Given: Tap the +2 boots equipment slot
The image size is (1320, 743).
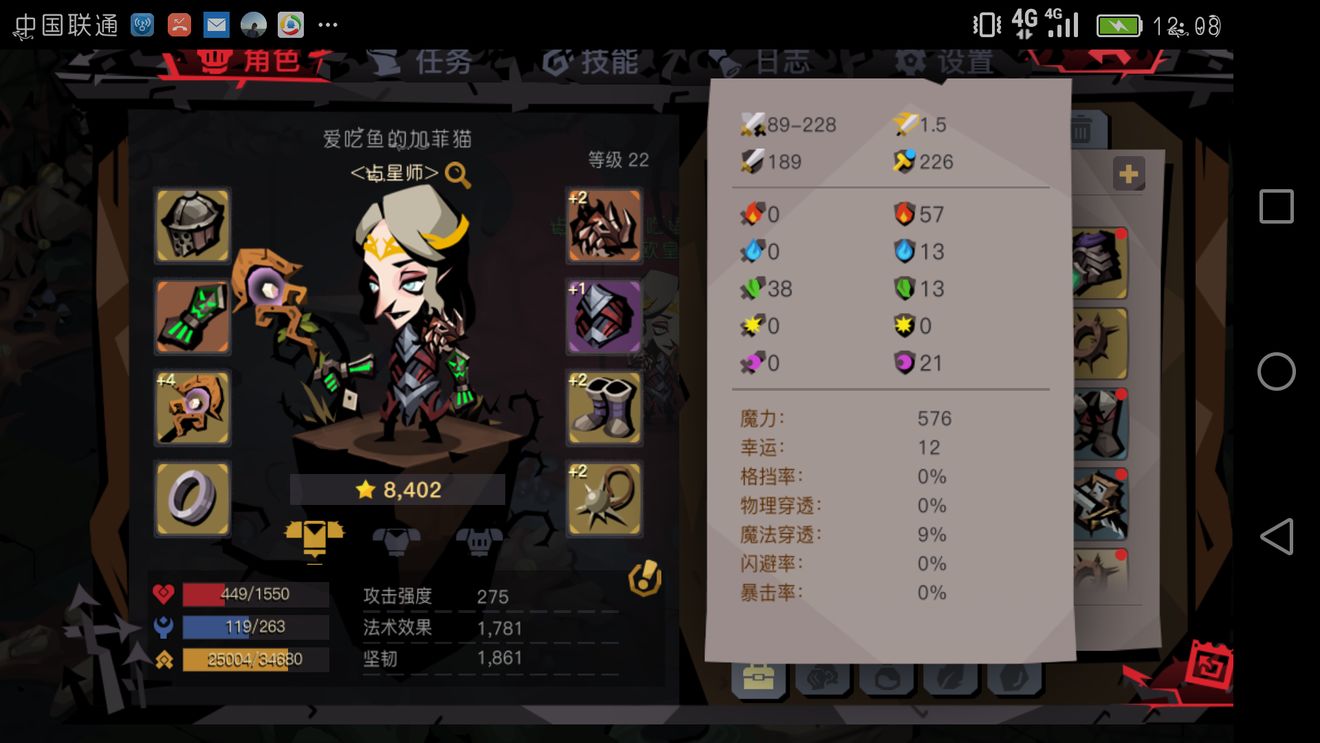Looking at the screenshot, I should 605,408.
